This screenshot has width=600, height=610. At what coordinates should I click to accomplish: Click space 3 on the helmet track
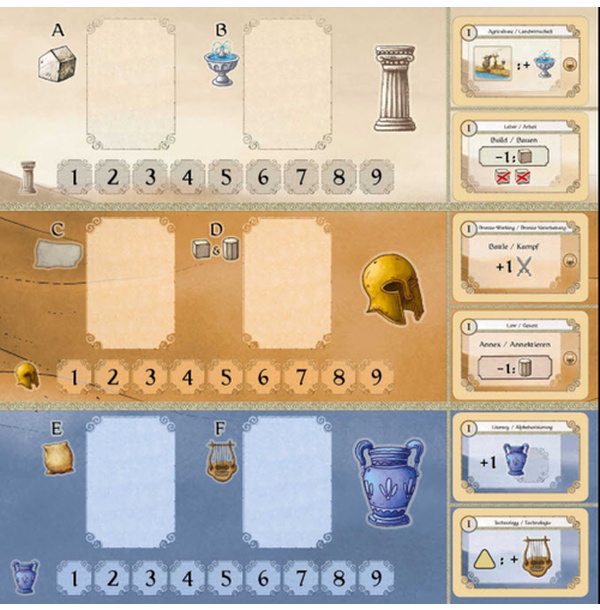[x=150, y=378]
